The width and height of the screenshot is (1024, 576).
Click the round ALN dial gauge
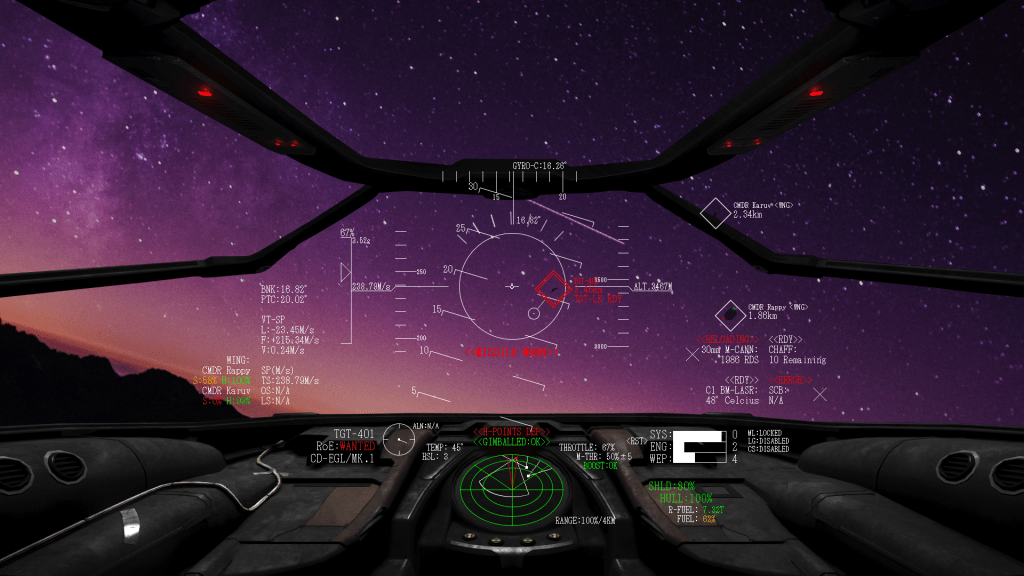click(x=399, y=438)
